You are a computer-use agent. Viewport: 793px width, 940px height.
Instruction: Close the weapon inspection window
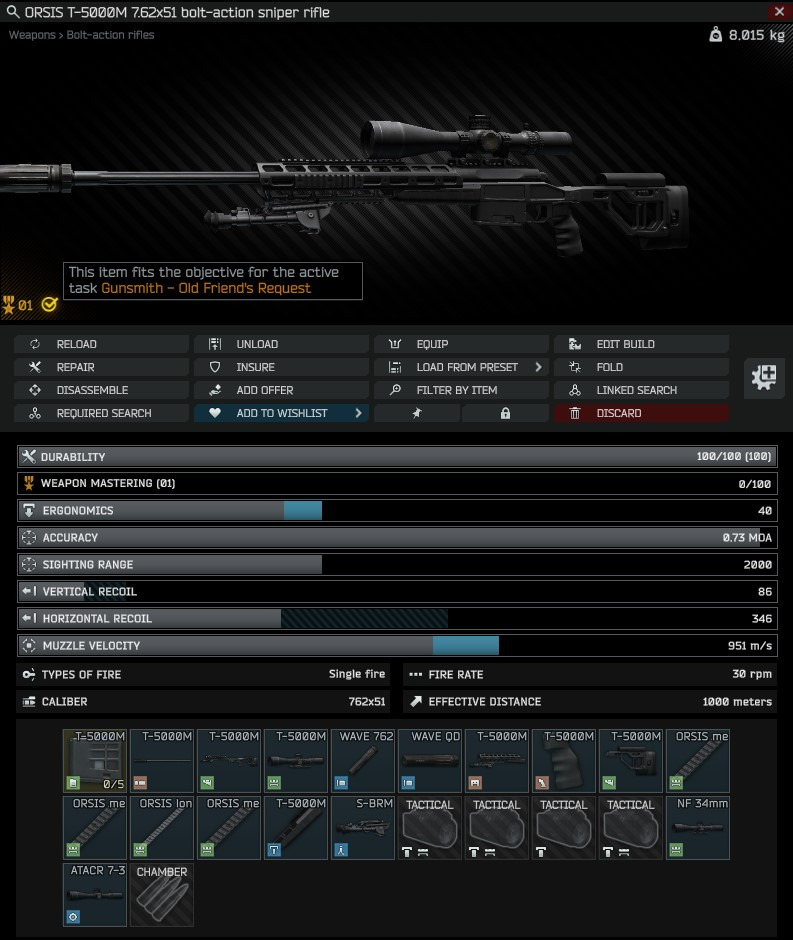pyautogui.click(x=780, y=12)
